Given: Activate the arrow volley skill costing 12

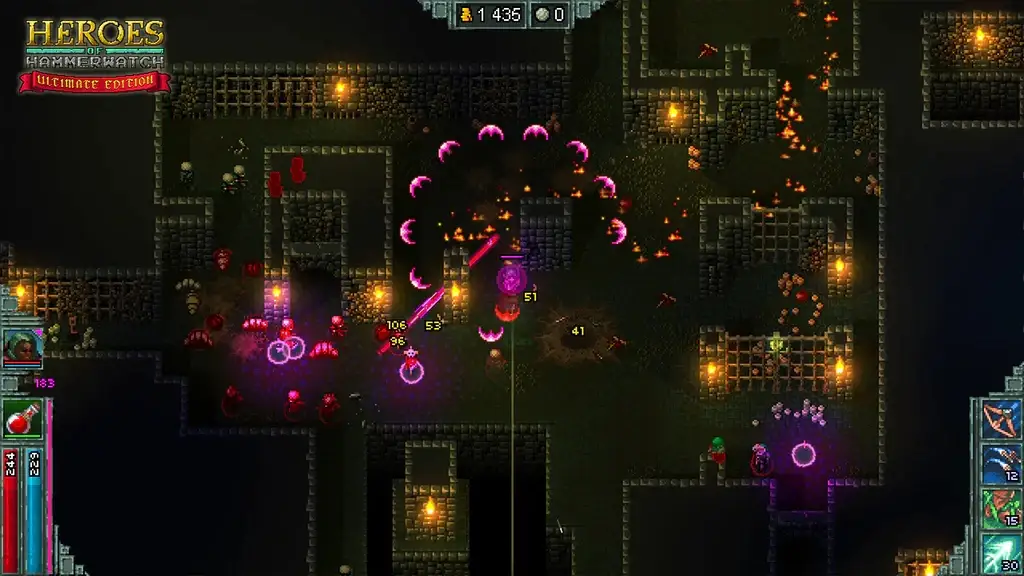Looking at the screenshot, I should pyautogui.click(x=999, y=462).
